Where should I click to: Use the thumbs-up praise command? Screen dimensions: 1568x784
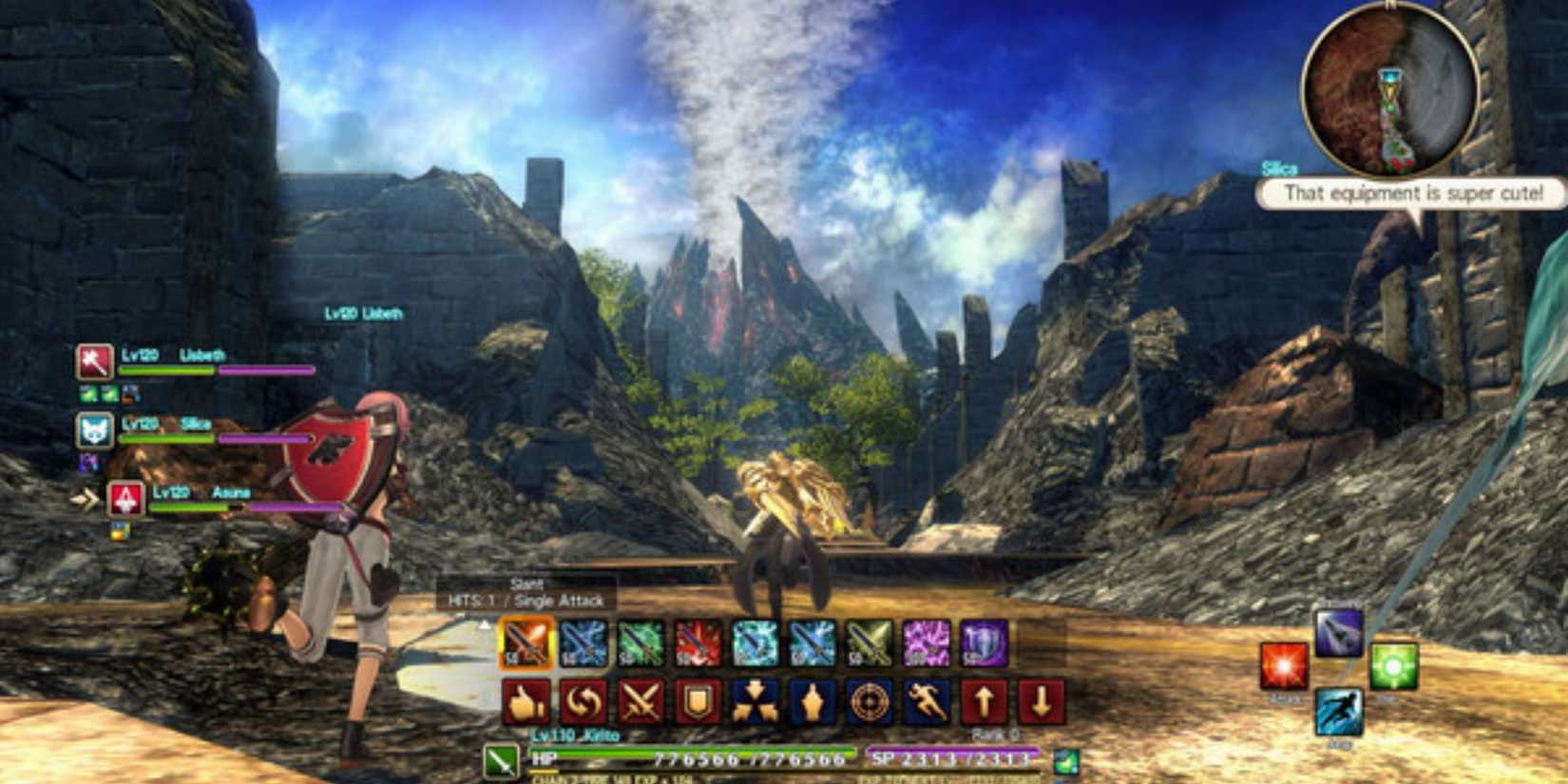[x=526, y=703]
